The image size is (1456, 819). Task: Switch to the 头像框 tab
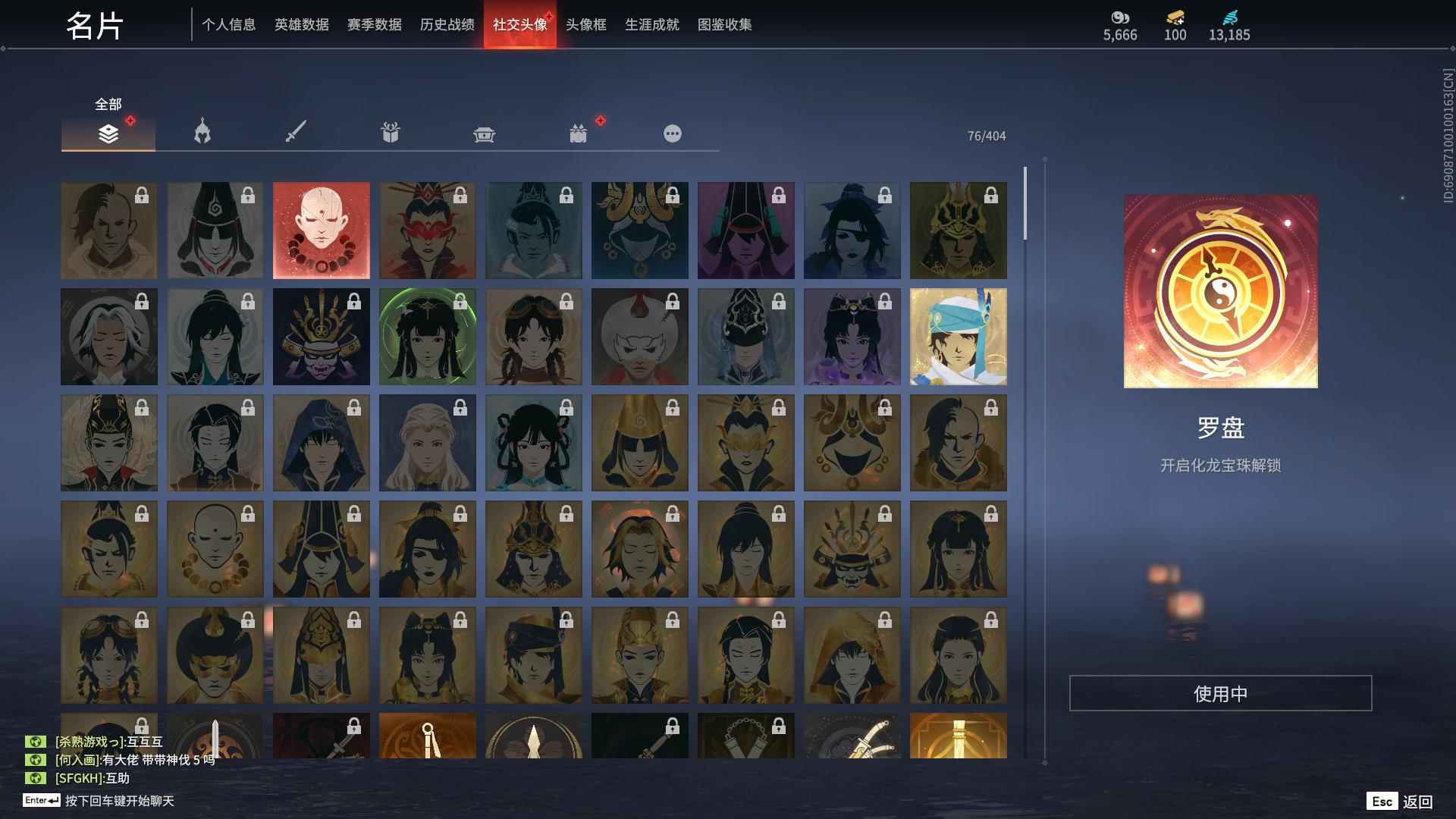tap(585, 24)
